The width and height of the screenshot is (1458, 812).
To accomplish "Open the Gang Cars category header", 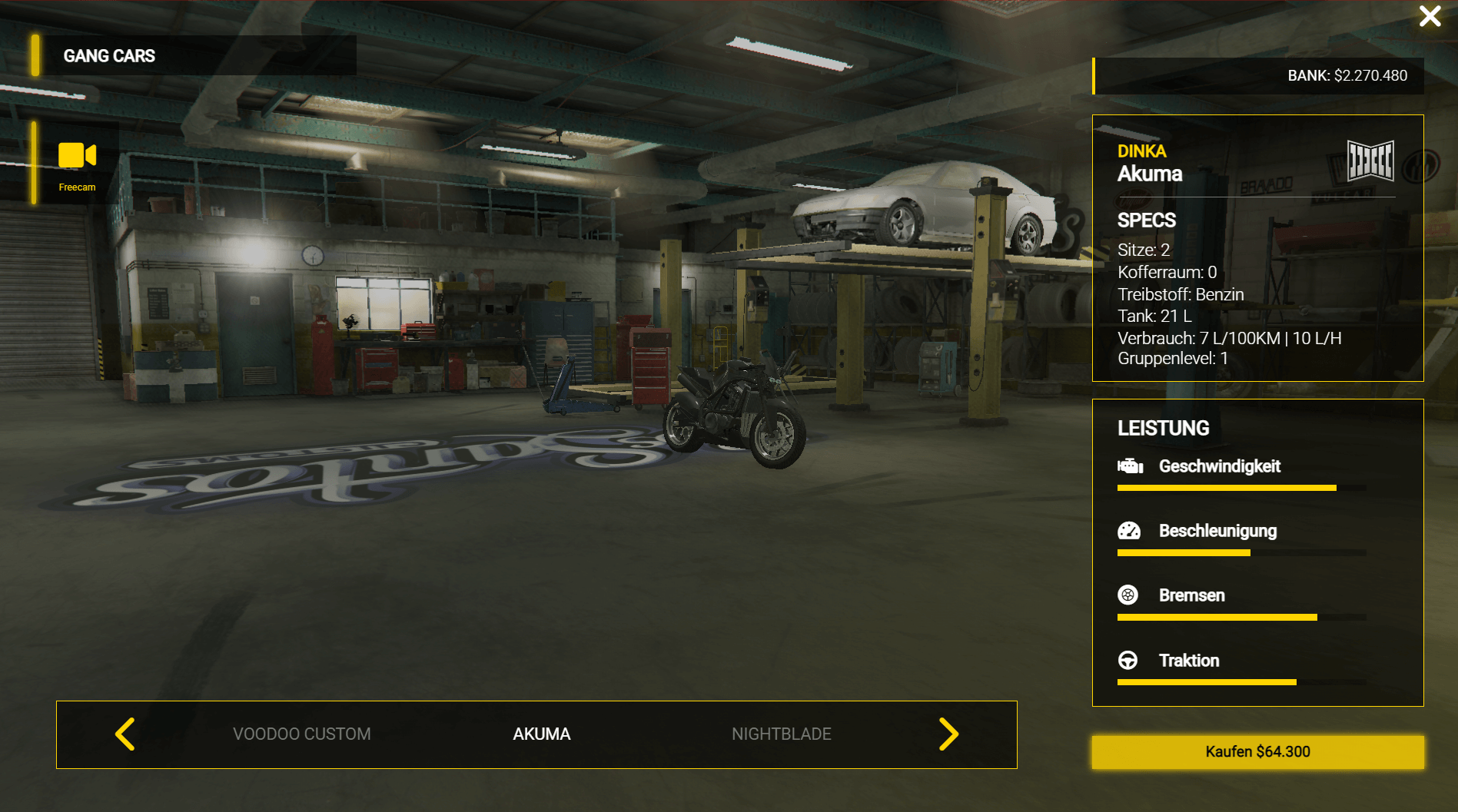I will tap(109, 56).
